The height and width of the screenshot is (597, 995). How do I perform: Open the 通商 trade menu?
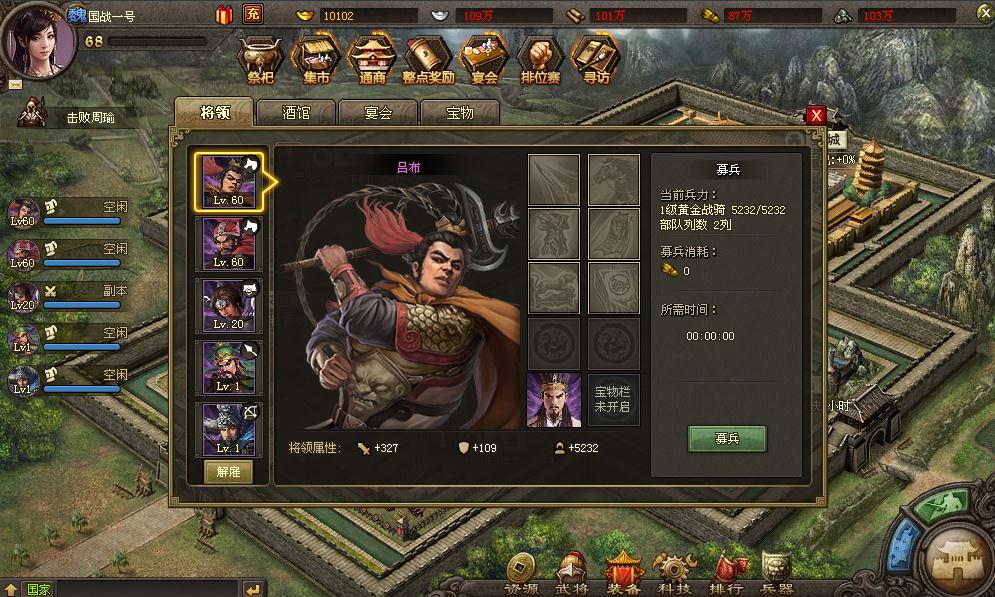click(x=372, y=62)
